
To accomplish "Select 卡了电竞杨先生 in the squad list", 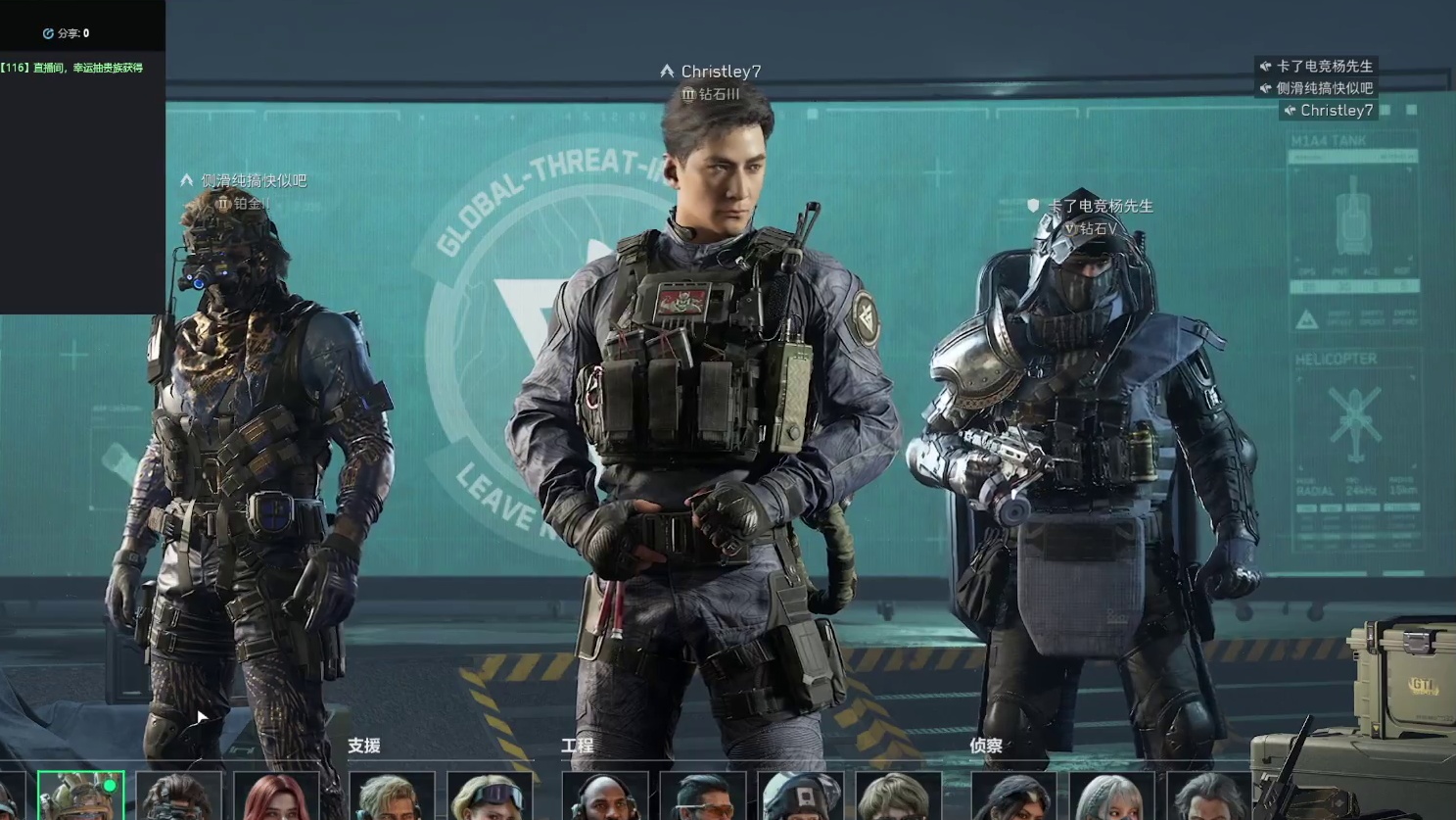I will point(1324,67).
